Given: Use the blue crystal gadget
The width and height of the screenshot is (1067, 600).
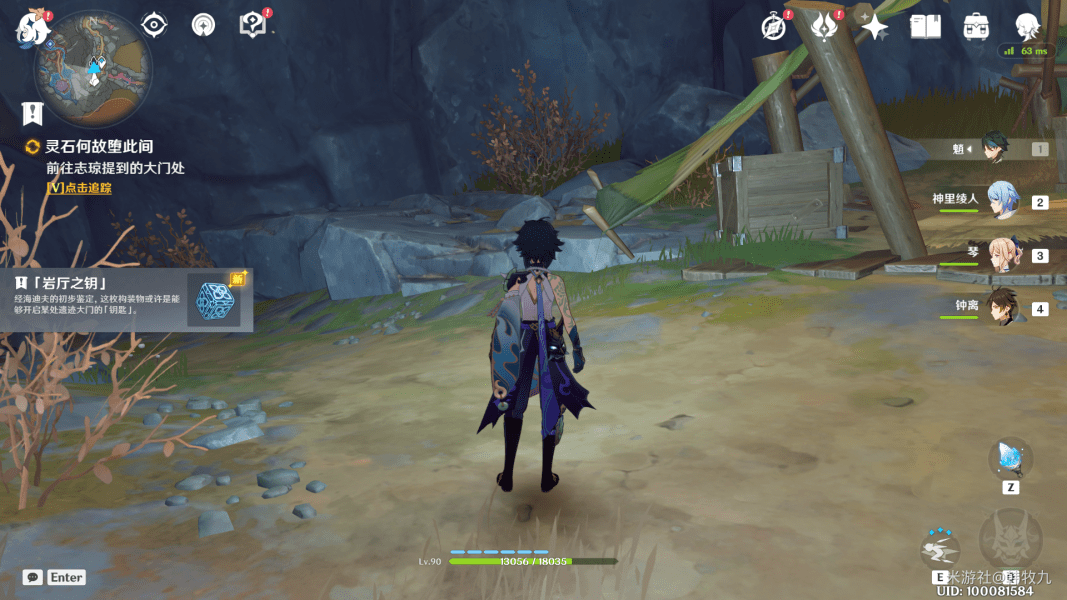Looking at the screenshot, I should 1010,459.
